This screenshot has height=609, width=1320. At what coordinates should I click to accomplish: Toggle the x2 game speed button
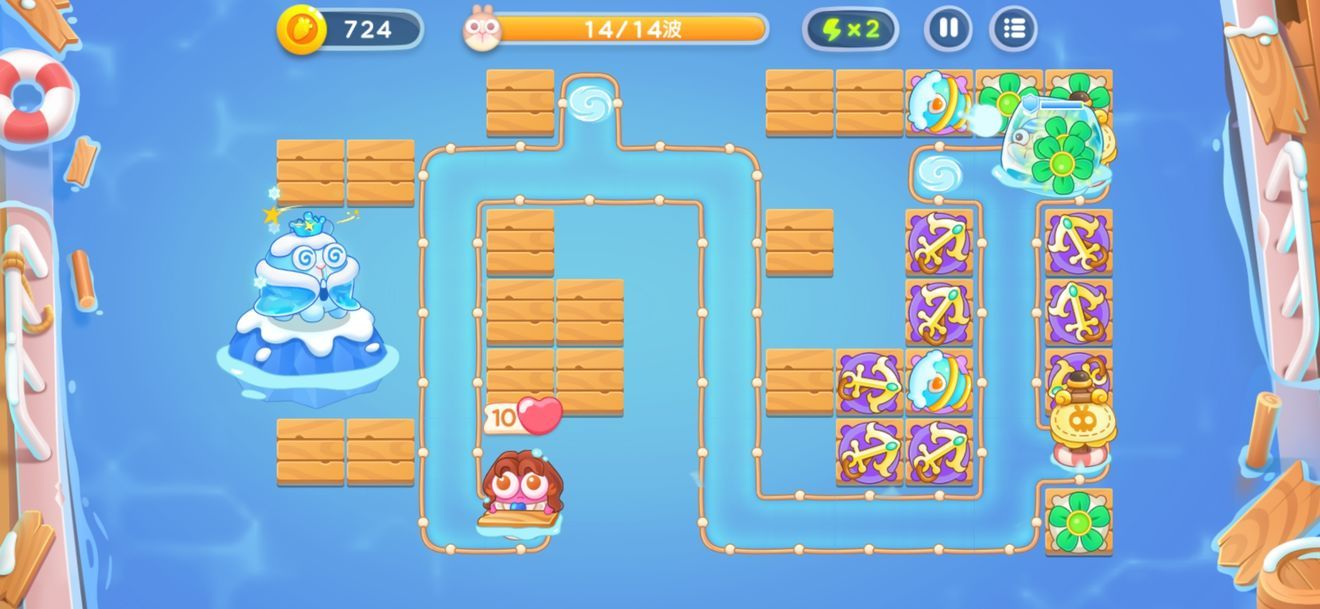click(x=850, y=29)
